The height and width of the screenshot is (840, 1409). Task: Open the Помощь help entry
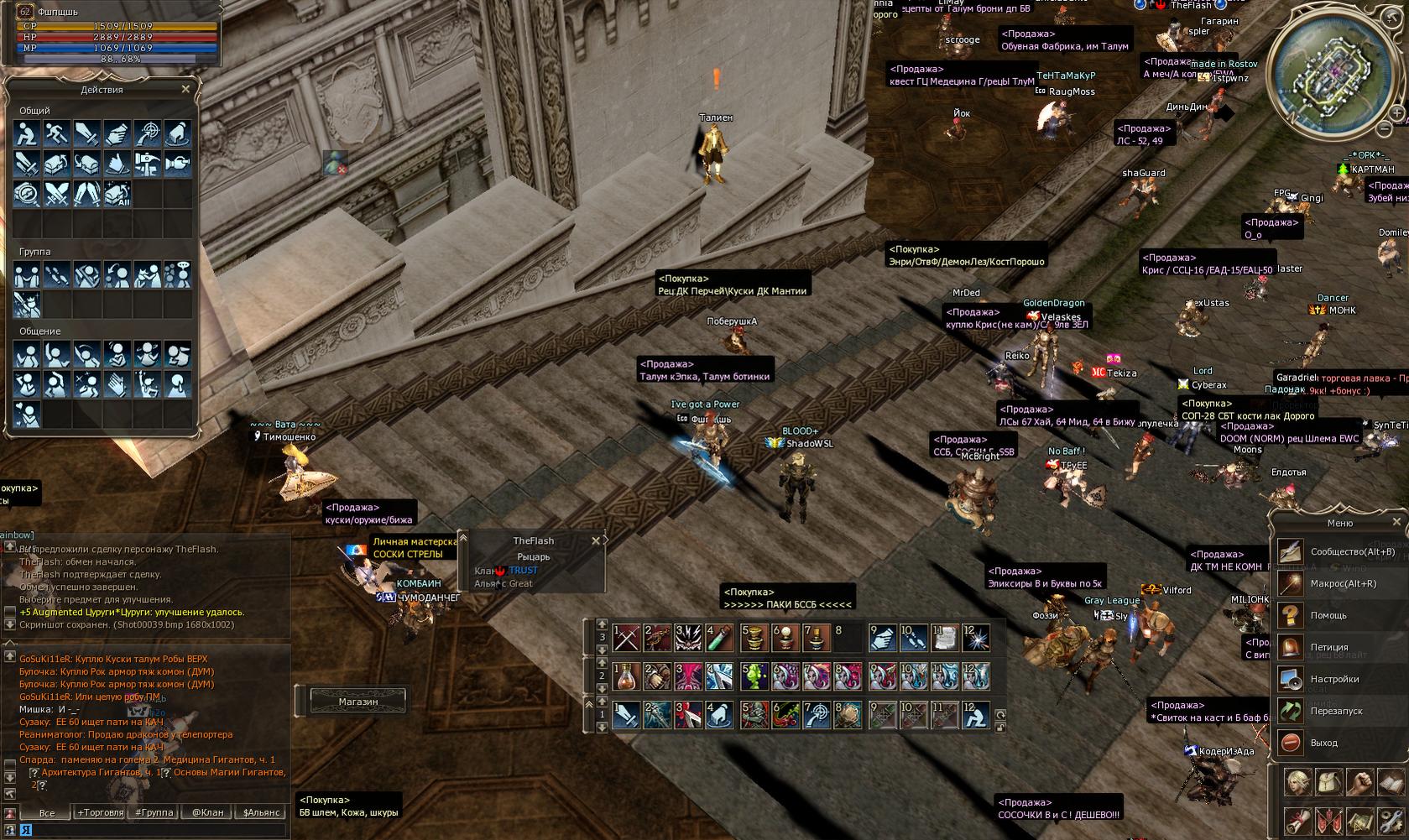click(x=1328, y=615)
